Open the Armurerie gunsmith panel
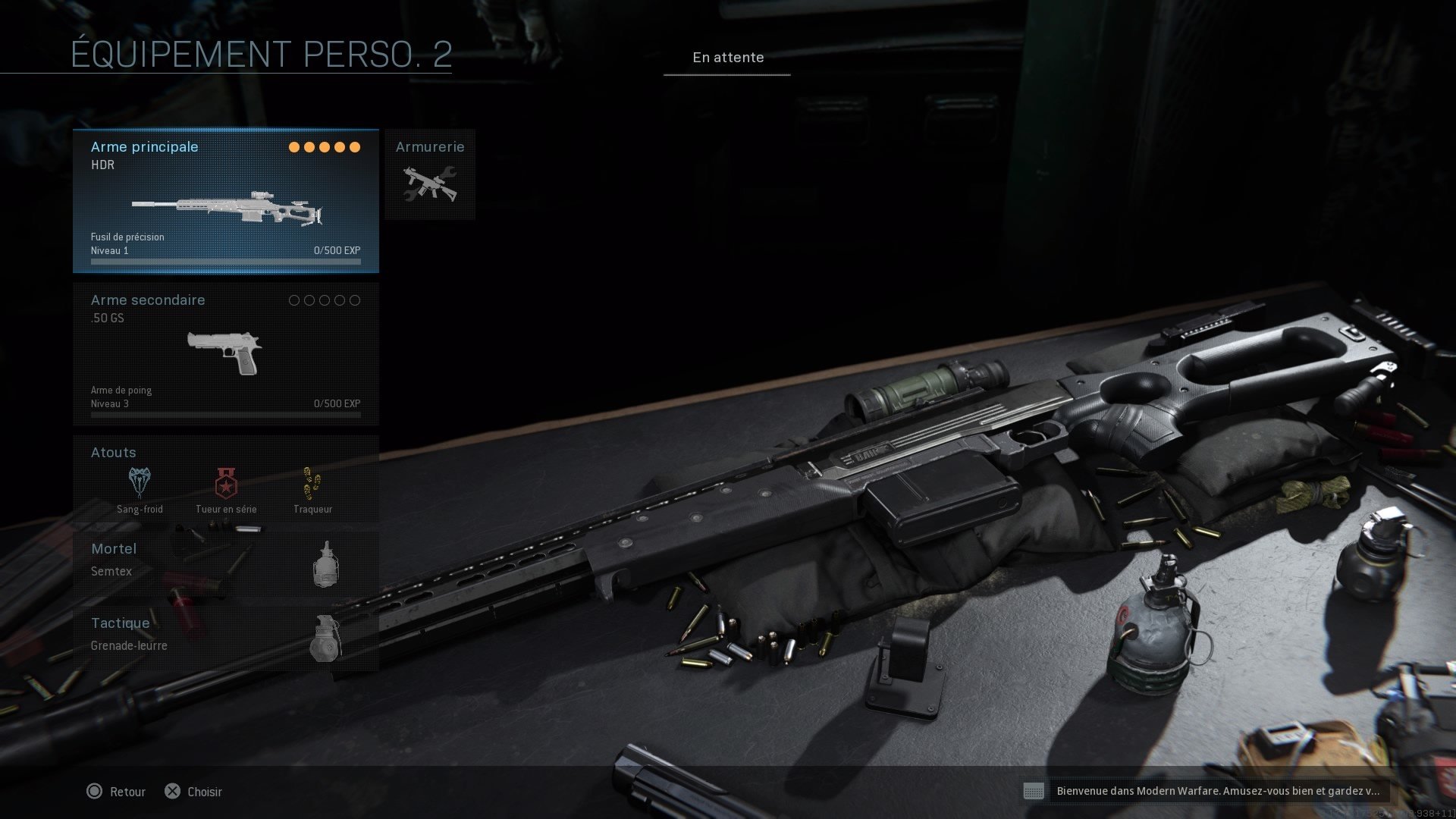Image resolution: width=1456 pixels, height=819 pixels. (x=429, y=176)
